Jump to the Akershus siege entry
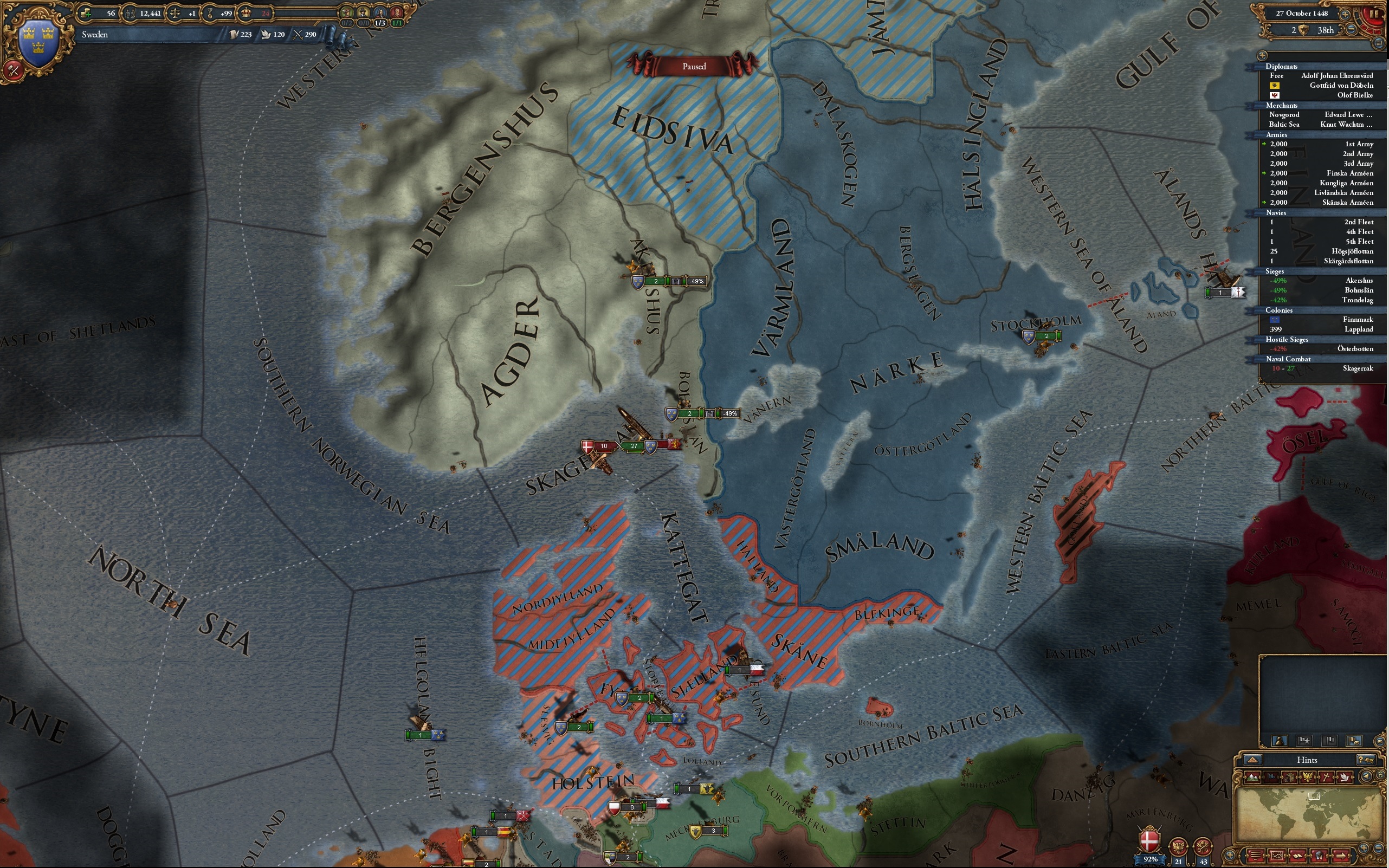The height and width of the screenshot is (868, 1389). [x=1321, y=281]
